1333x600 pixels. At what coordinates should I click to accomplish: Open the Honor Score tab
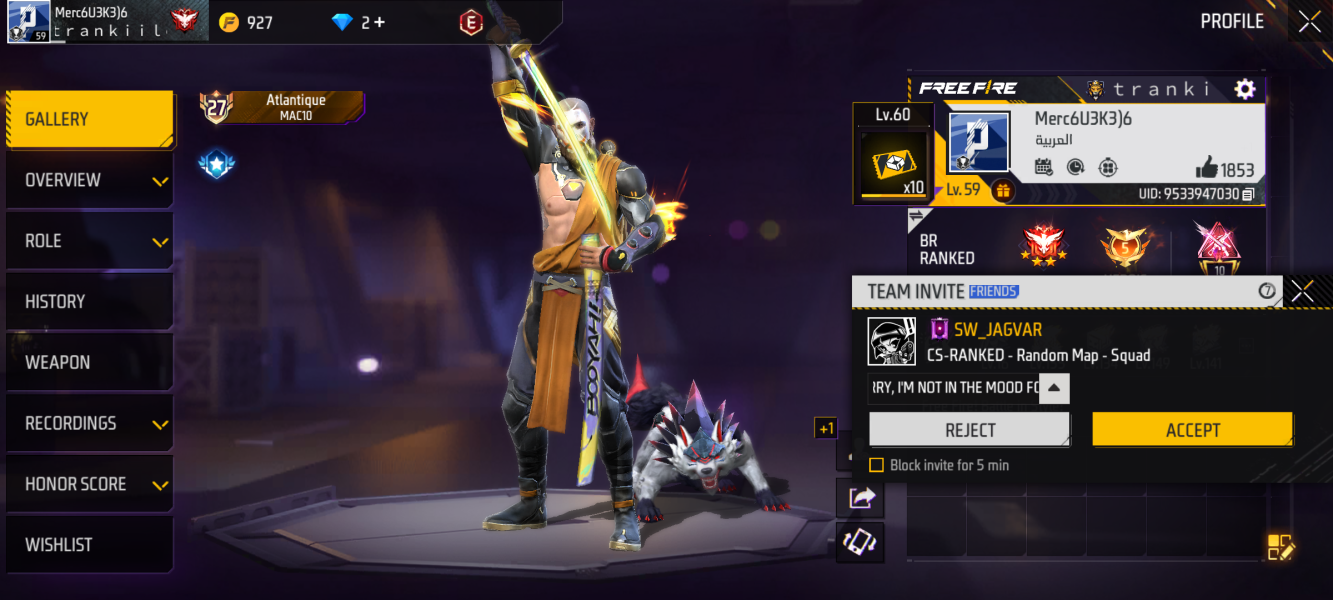[90, 485]
